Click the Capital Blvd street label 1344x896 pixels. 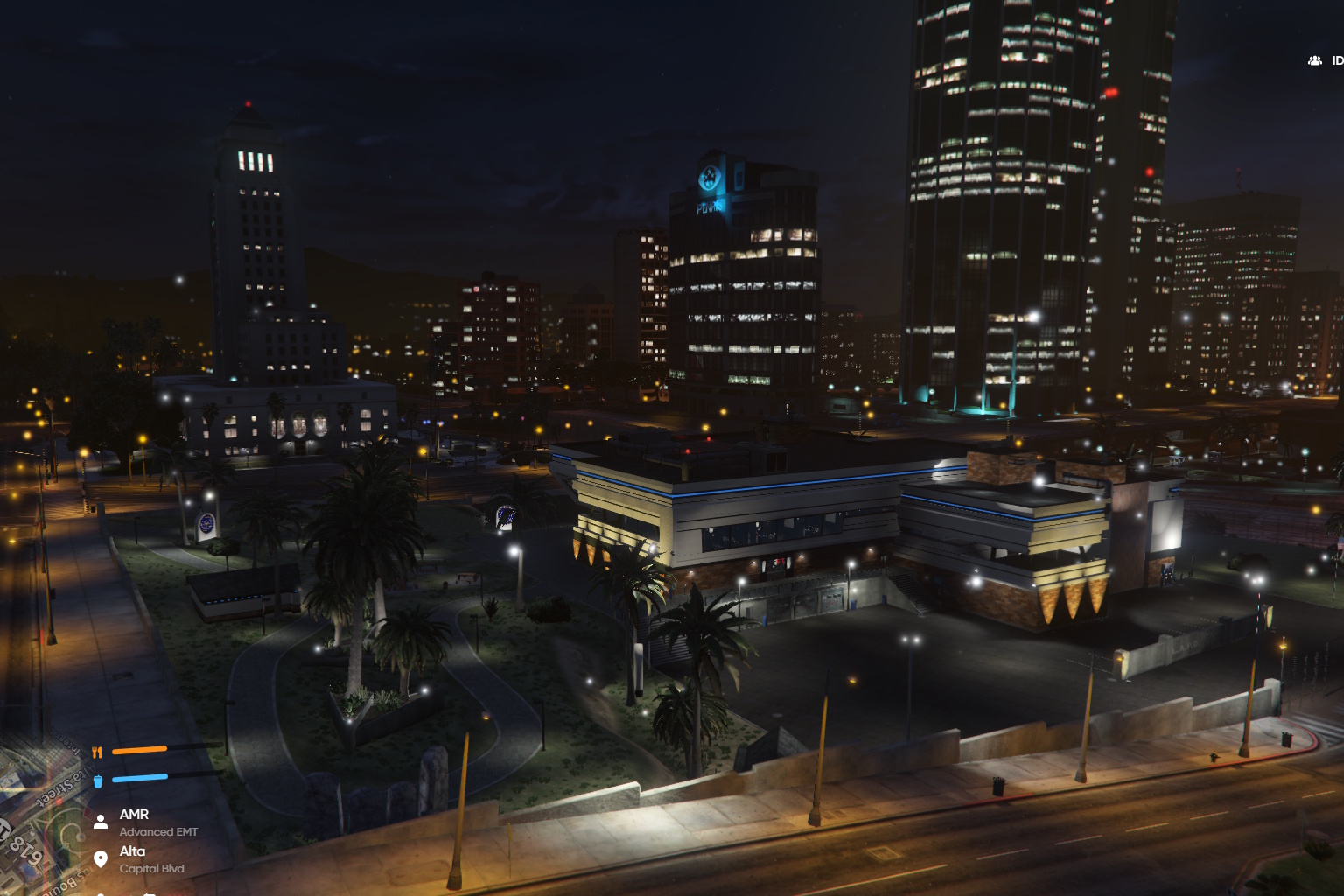pyautogui.click(x=152, y=869)
